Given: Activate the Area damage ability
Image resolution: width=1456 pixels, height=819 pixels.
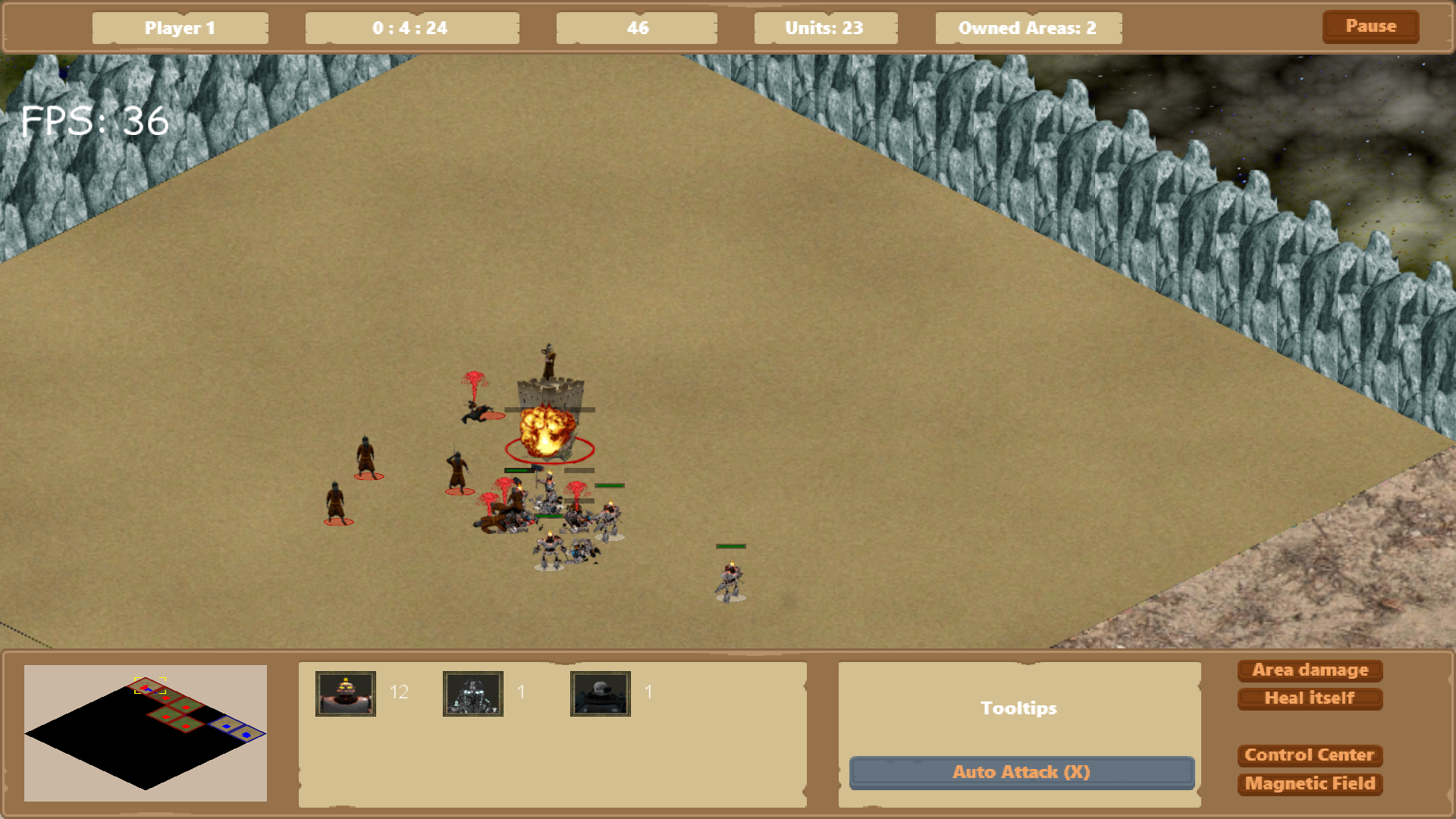Looking at the screenshot, I should tap(1310, 670).
